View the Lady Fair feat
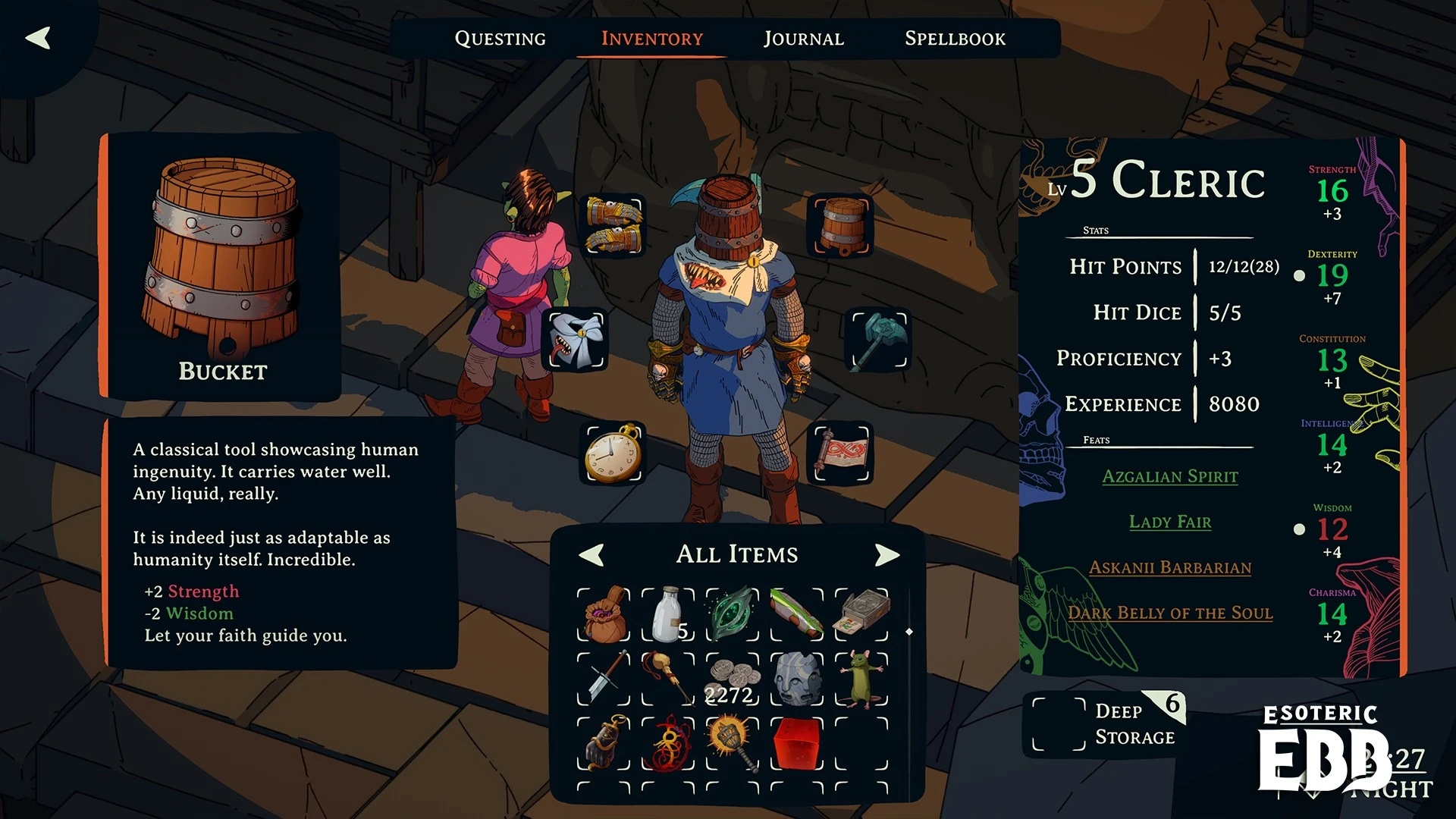Image resolution: width=1456 pixels, height=819 pixels. (1169, 522)
